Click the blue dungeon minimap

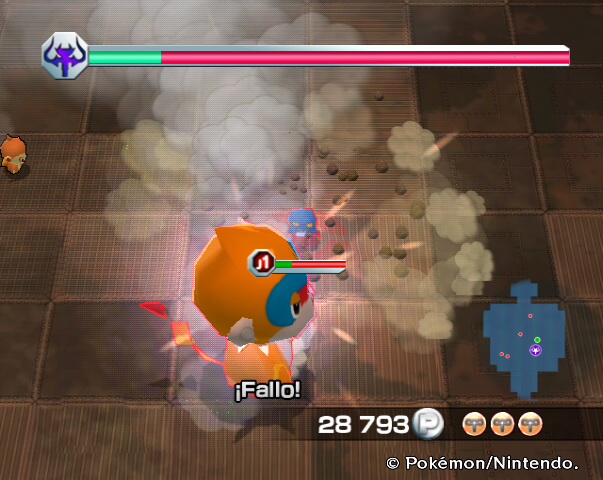point(525,338)
